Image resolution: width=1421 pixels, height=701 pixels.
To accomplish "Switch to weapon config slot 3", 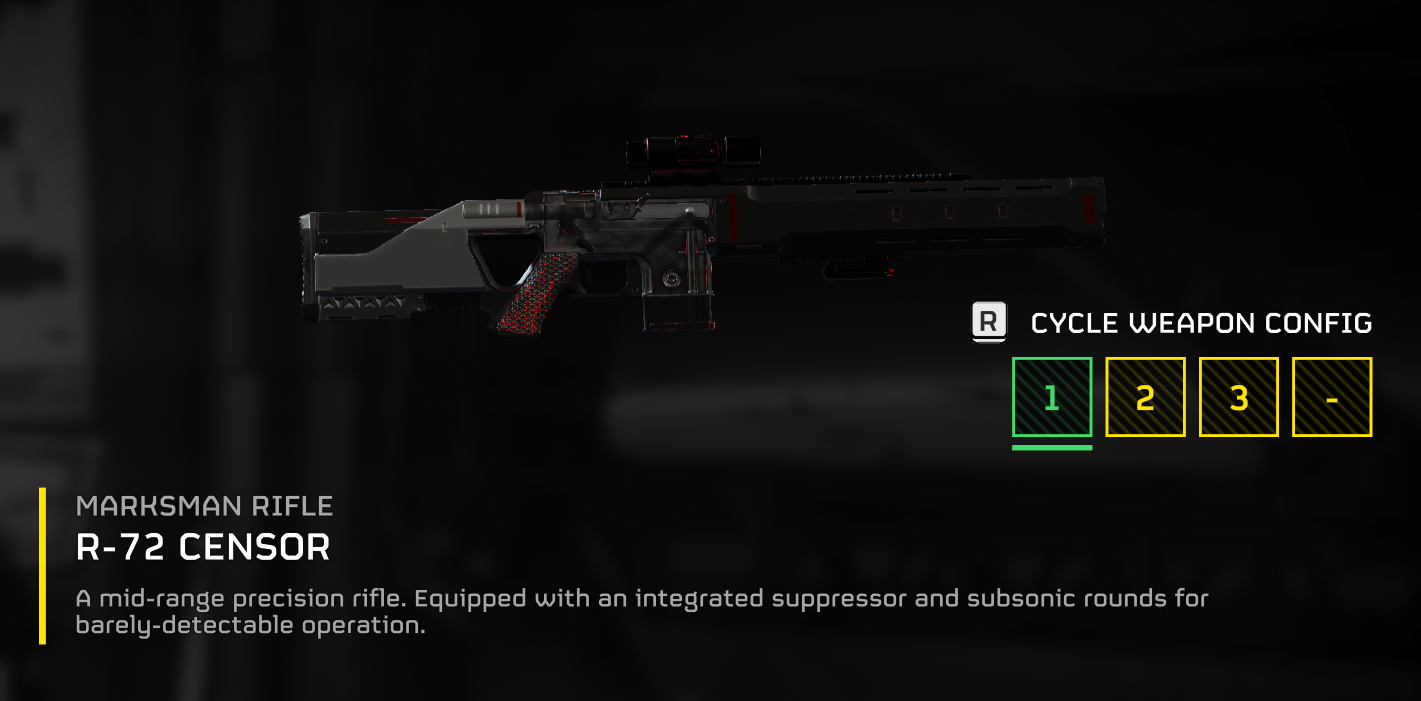I will (x=1239, y=397).
